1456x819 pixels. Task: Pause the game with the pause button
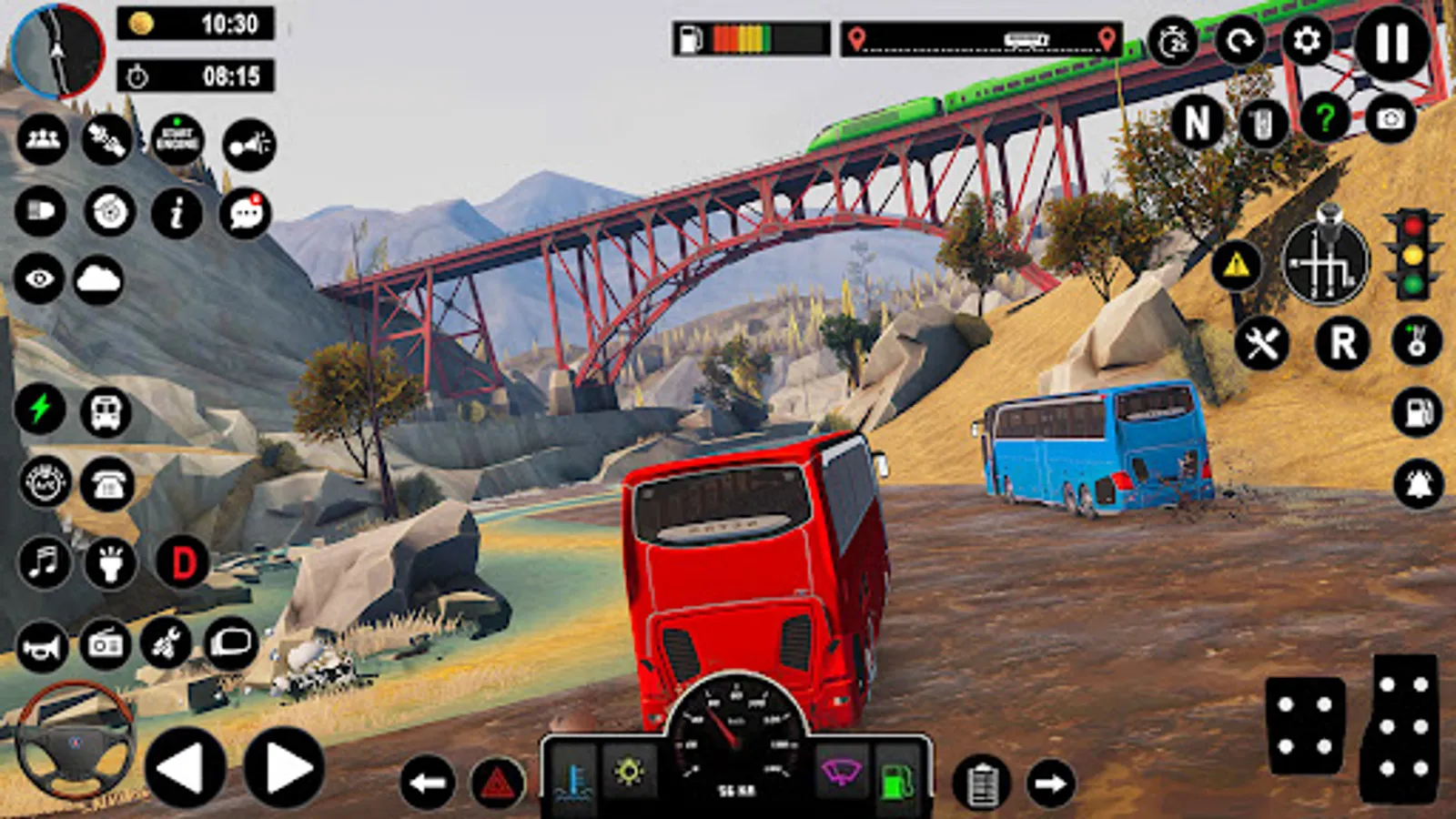point(1392,42)
